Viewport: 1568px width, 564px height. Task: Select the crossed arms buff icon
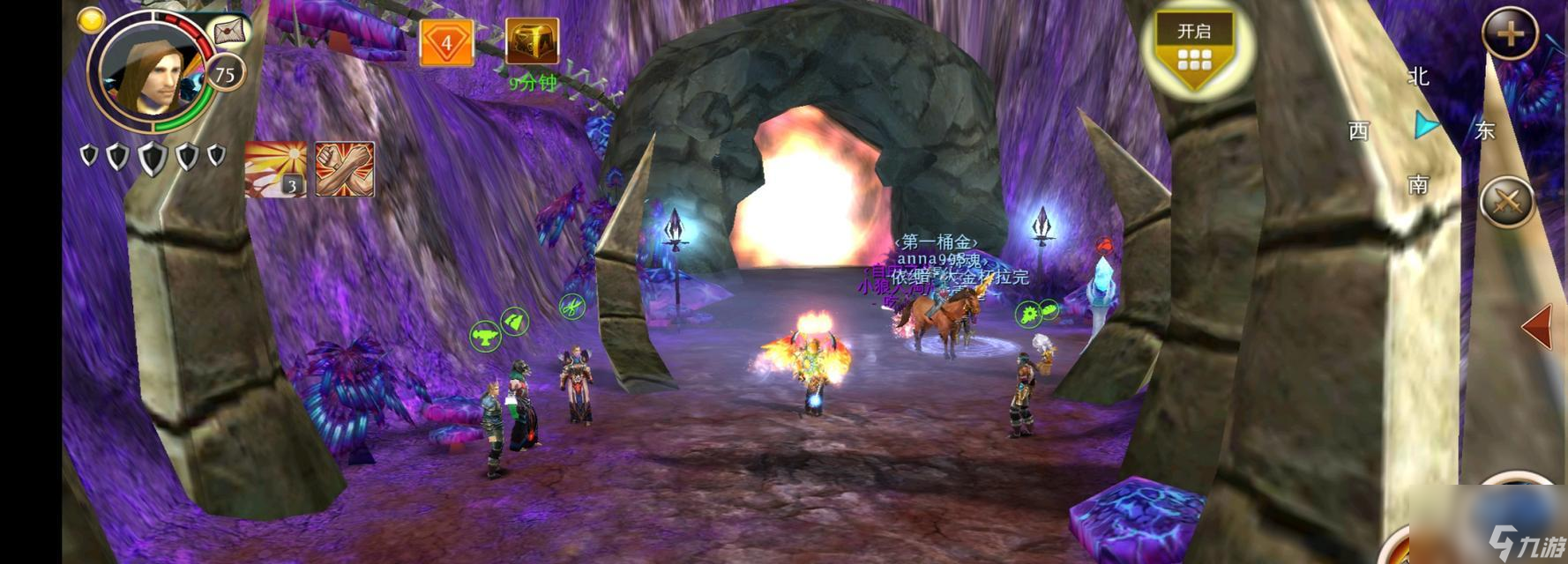click(345, 168)
